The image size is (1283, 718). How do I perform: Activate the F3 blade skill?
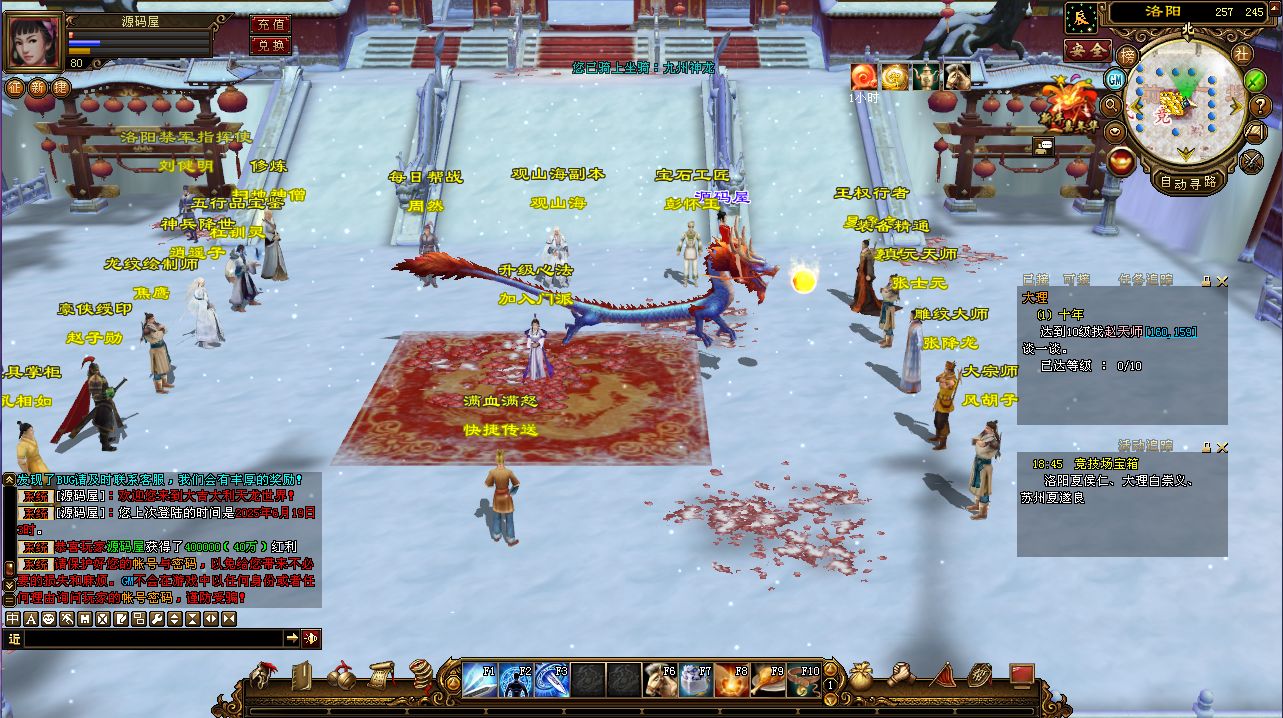(552, 680)
